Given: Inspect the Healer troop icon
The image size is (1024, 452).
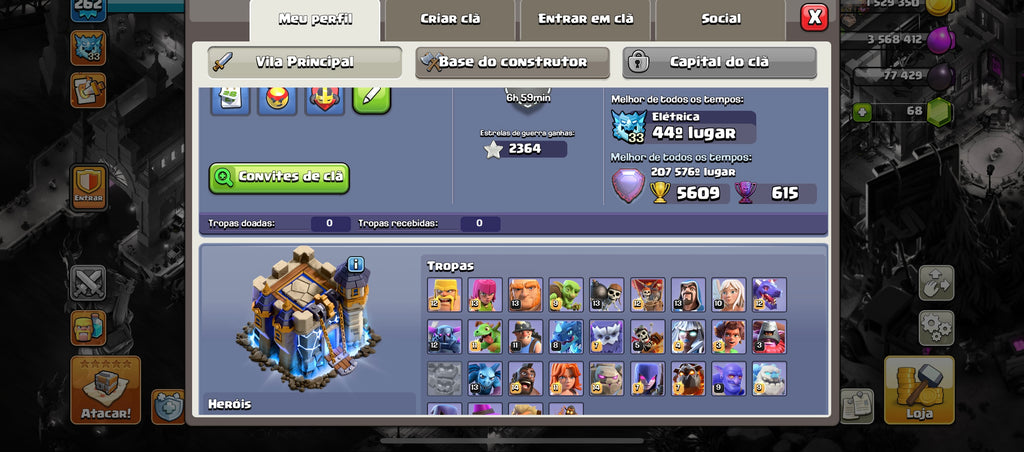Looking at the screenshot, I should coord(728,295).
